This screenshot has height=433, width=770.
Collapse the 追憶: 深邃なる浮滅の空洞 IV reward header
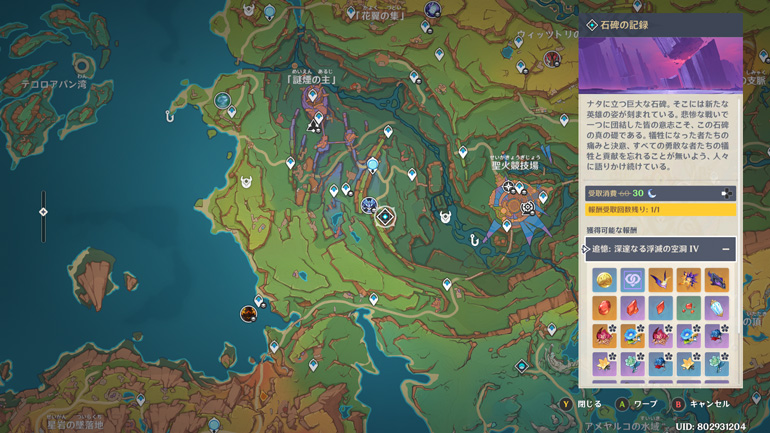[727, 248]
